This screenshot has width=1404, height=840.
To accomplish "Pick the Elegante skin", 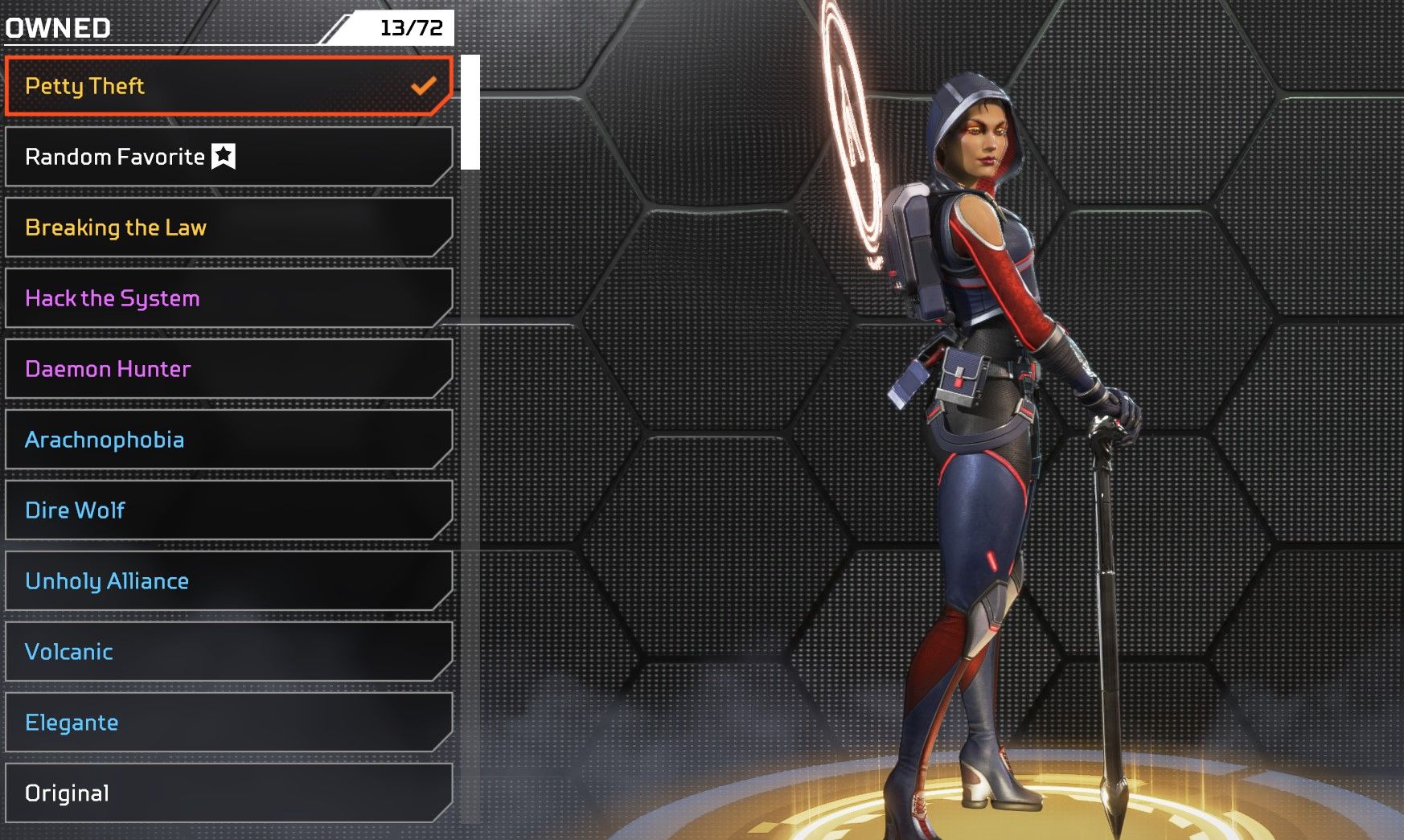I will point(228,723).
